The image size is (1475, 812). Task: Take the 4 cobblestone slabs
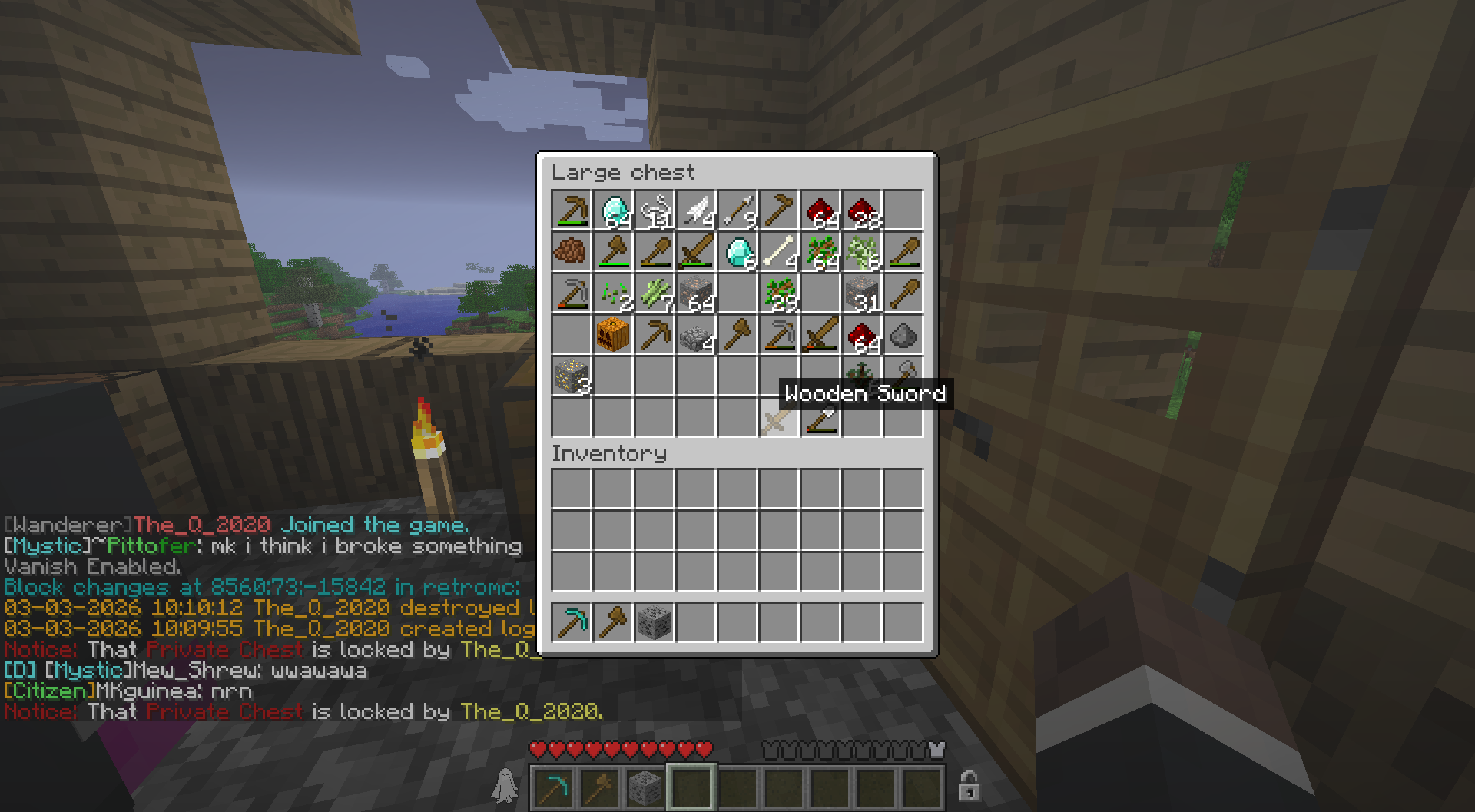(x=696, y=335)
